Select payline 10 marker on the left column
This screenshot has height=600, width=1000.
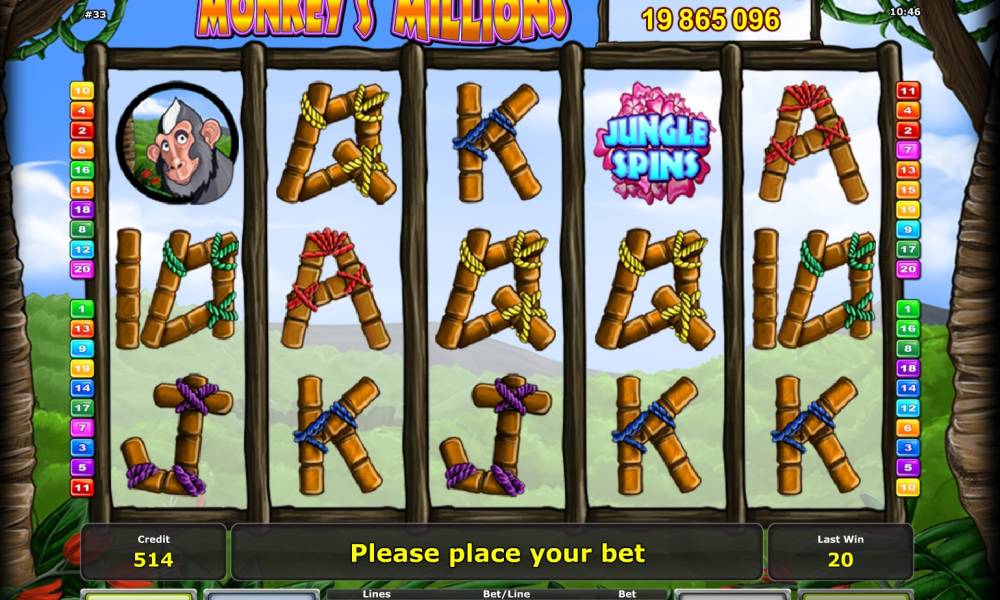(81, 91)
